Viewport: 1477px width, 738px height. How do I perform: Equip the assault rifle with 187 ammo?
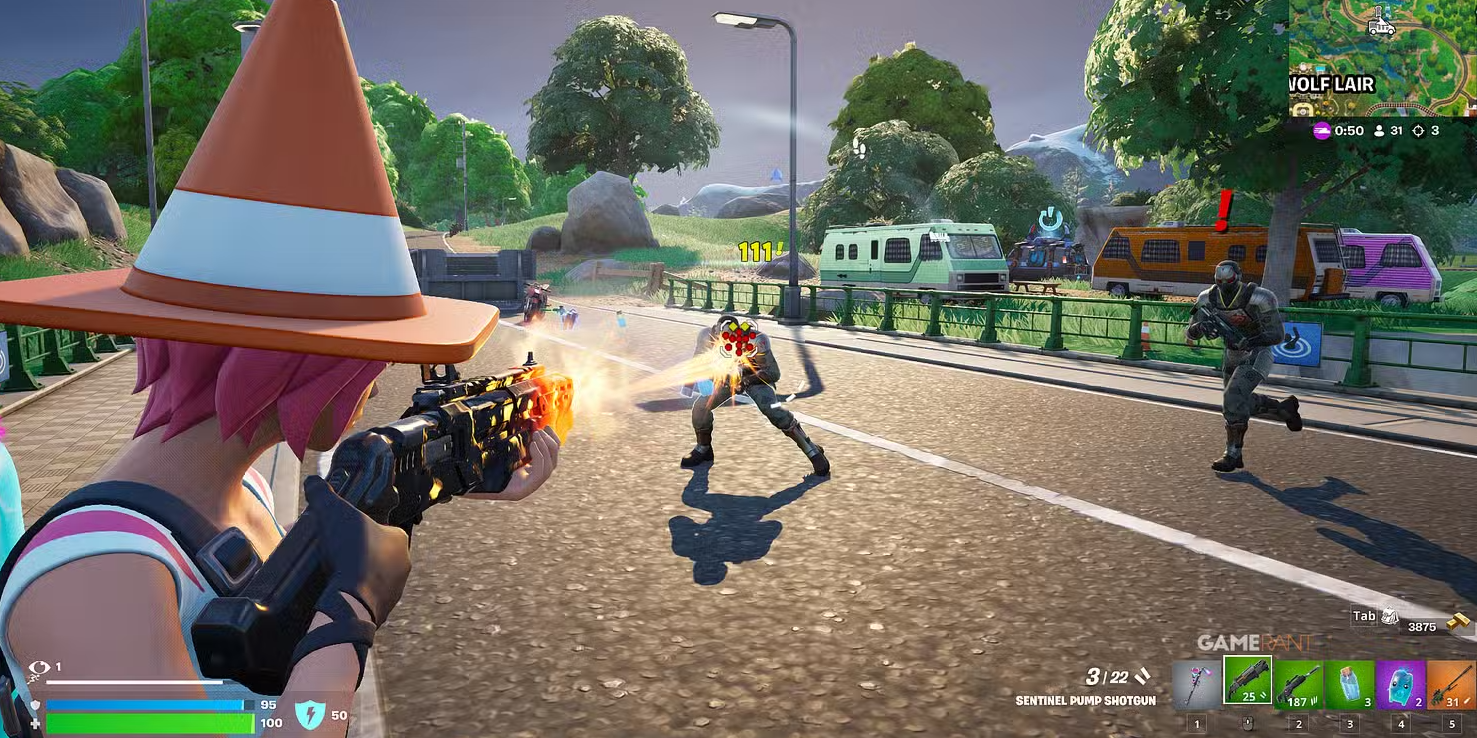click(1298, 683)
